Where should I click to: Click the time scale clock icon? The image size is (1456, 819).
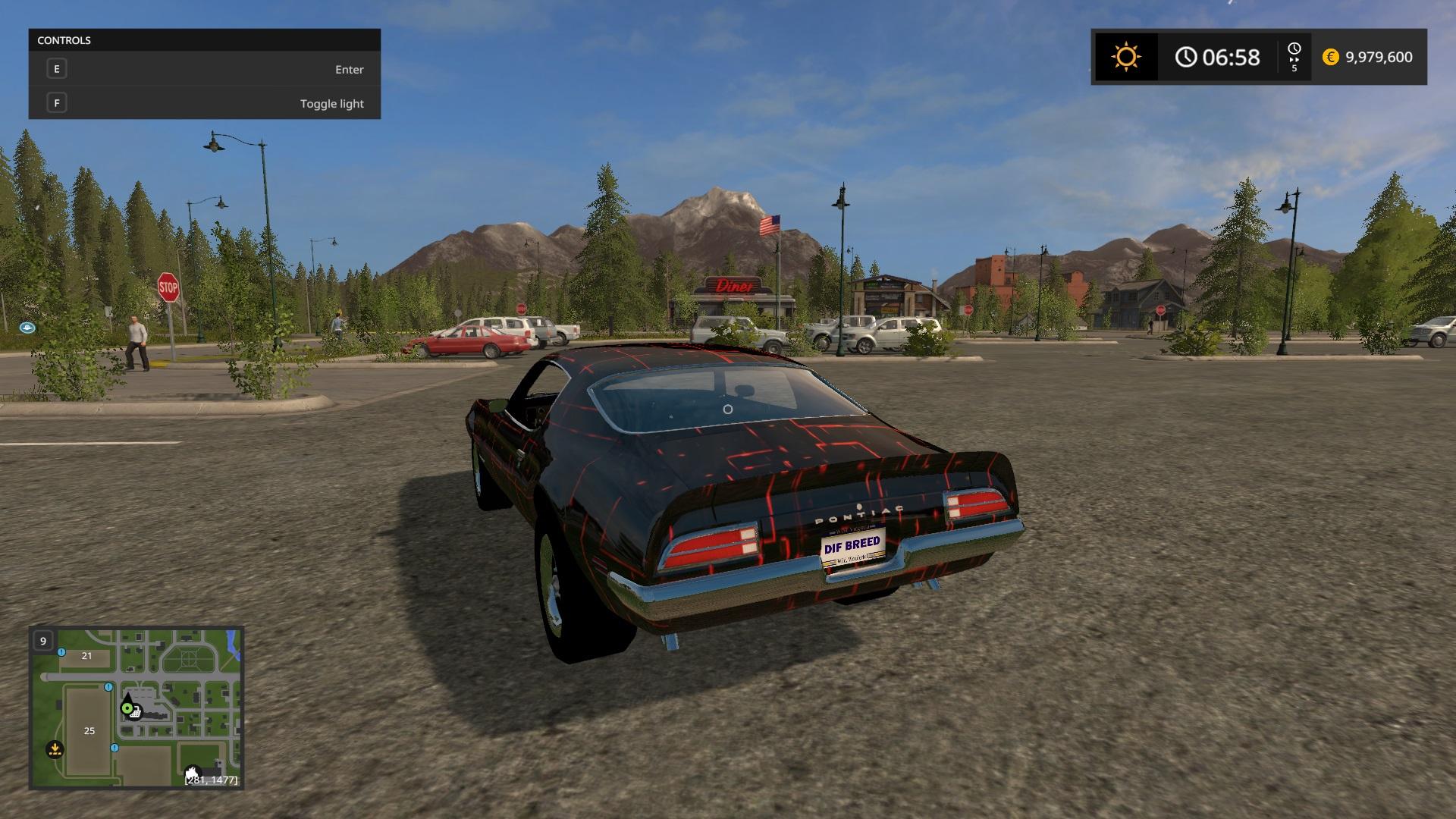[x=1294, y=50]
